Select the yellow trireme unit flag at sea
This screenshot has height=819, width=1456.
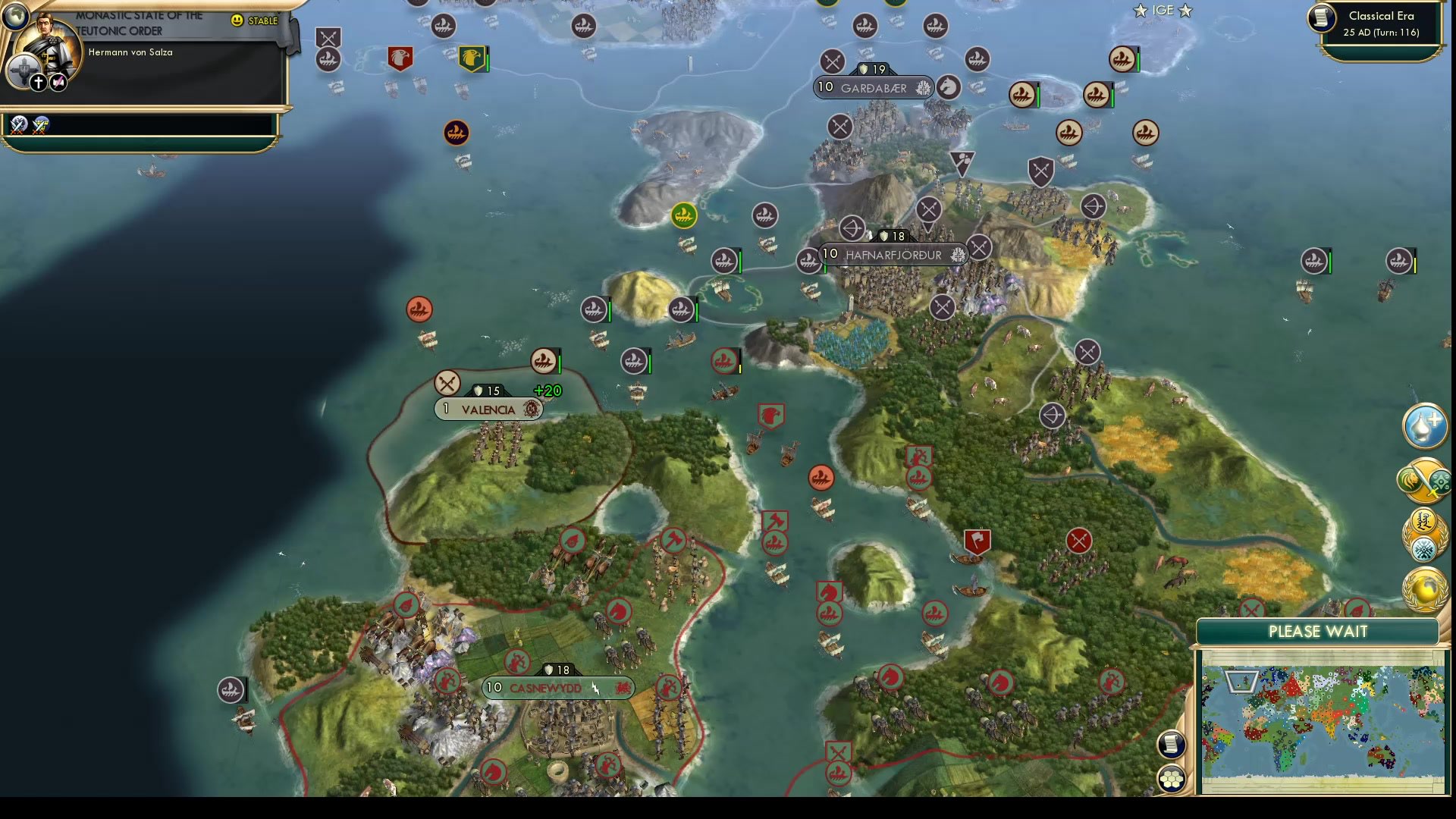coord(682,215)
